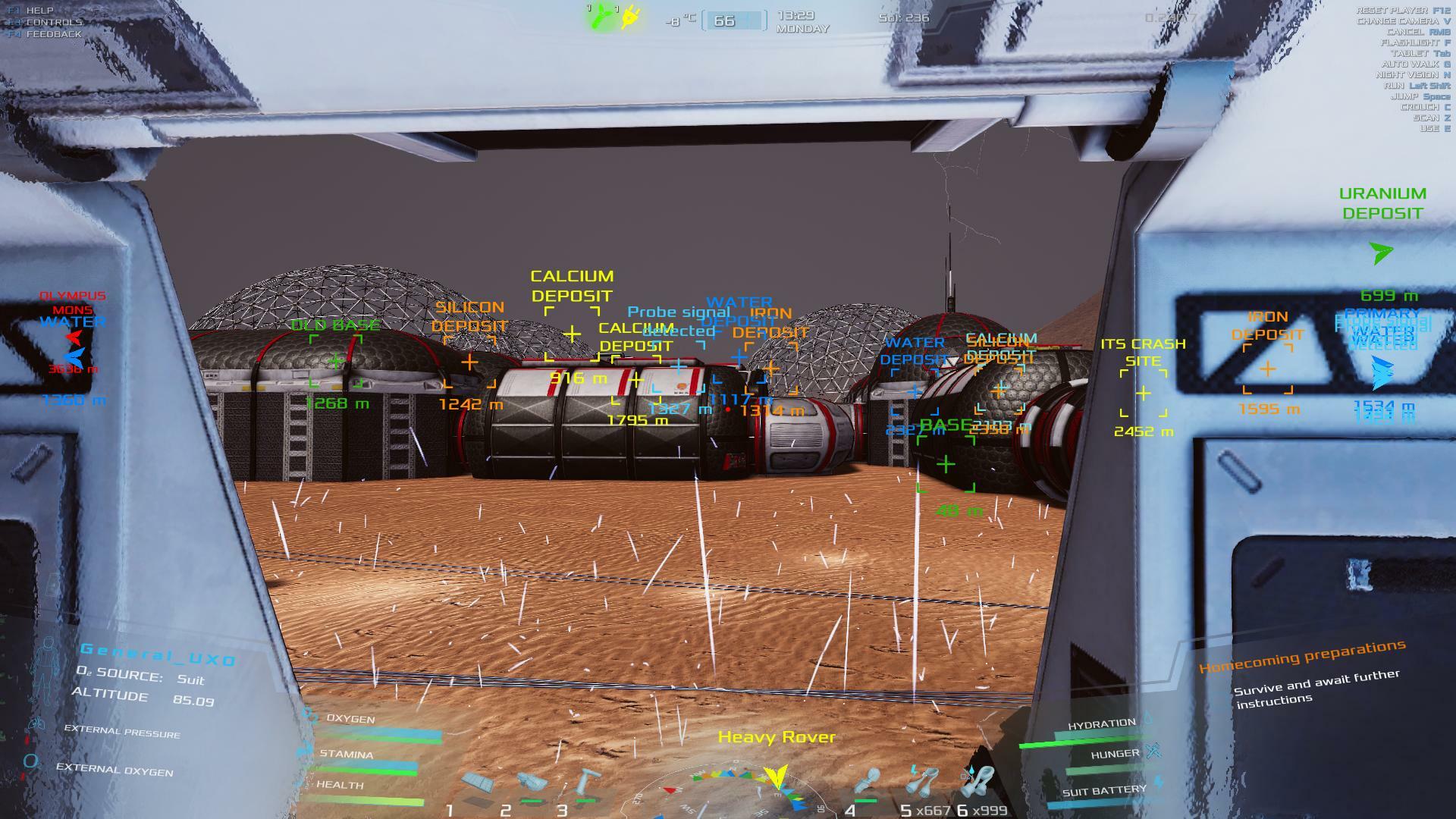Image resolution: width=1456 pixels, height=819 pixels.
Task: Open the Homecoming preparations objective
Action: click(1302, 657)
